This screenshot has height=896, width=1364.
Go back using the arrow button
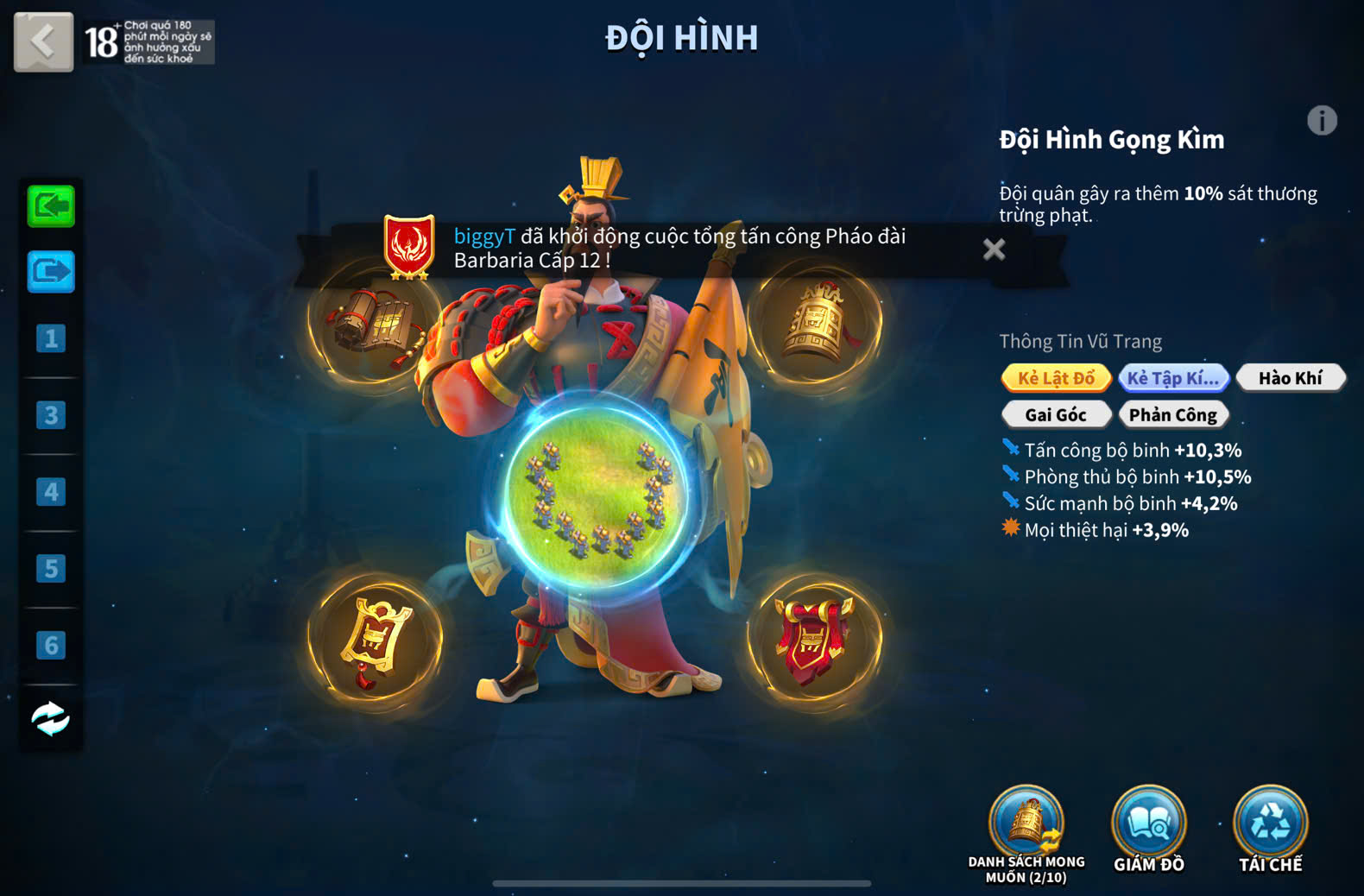[43, 41]
